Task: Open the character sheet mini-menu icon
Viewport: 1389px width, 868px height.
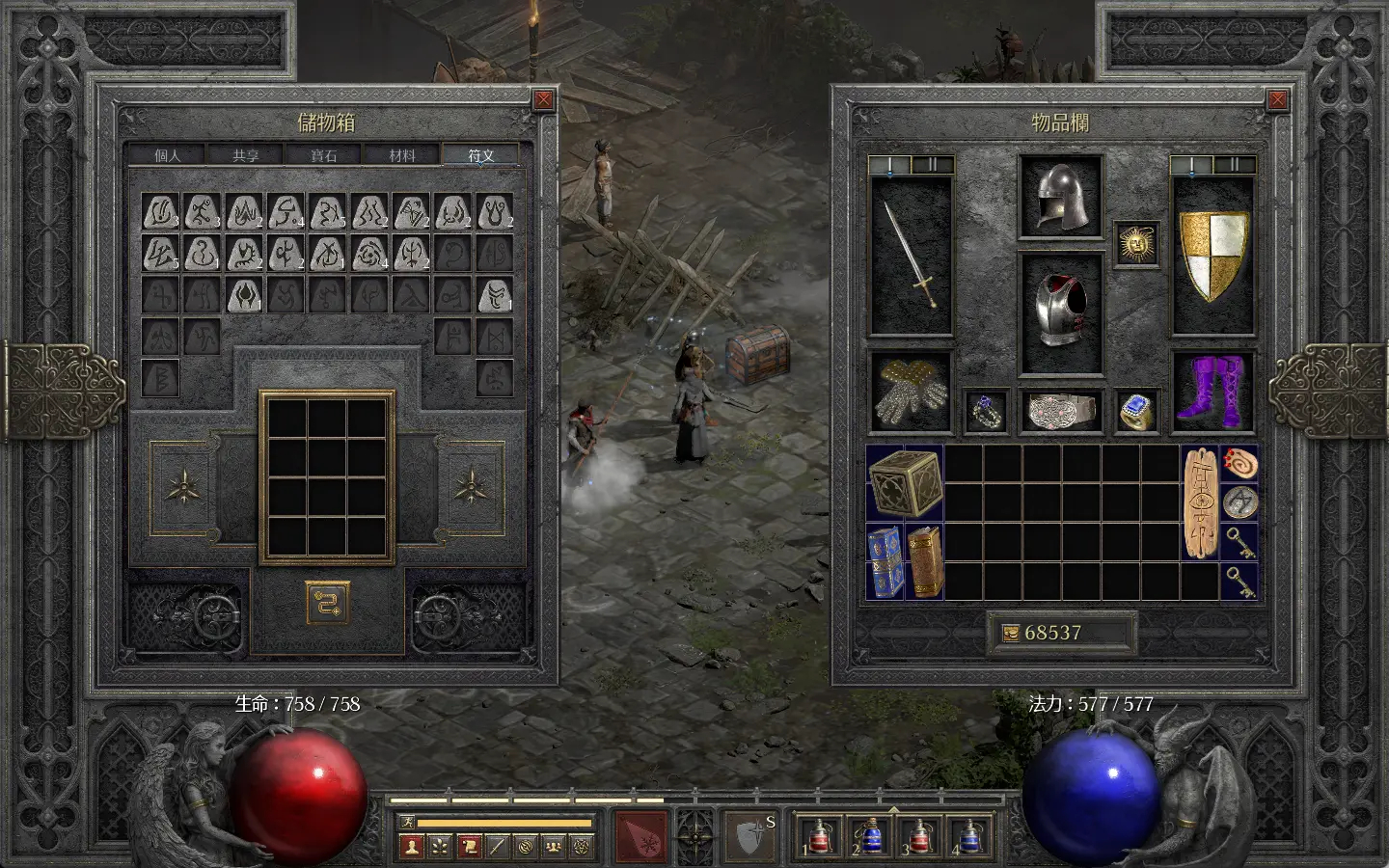Action: click(414, 846)
